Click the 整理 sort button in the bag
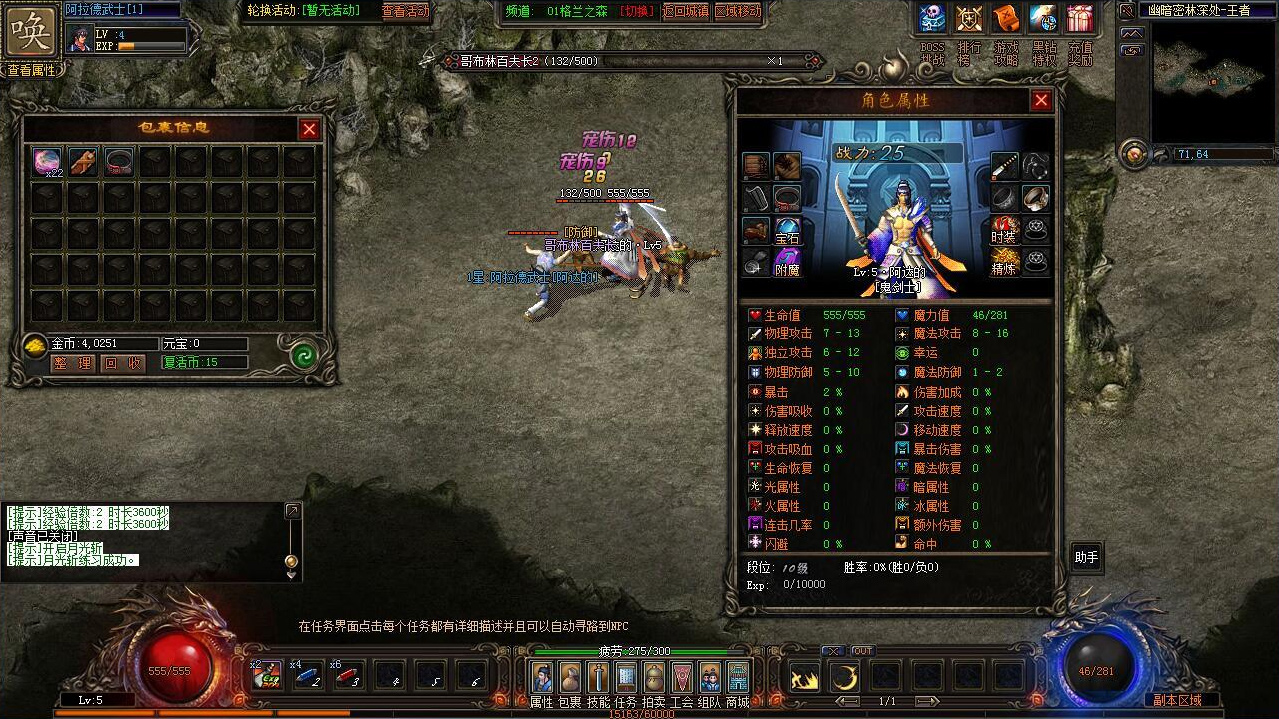Viewport: 1279px width, 719px height. 73,363
